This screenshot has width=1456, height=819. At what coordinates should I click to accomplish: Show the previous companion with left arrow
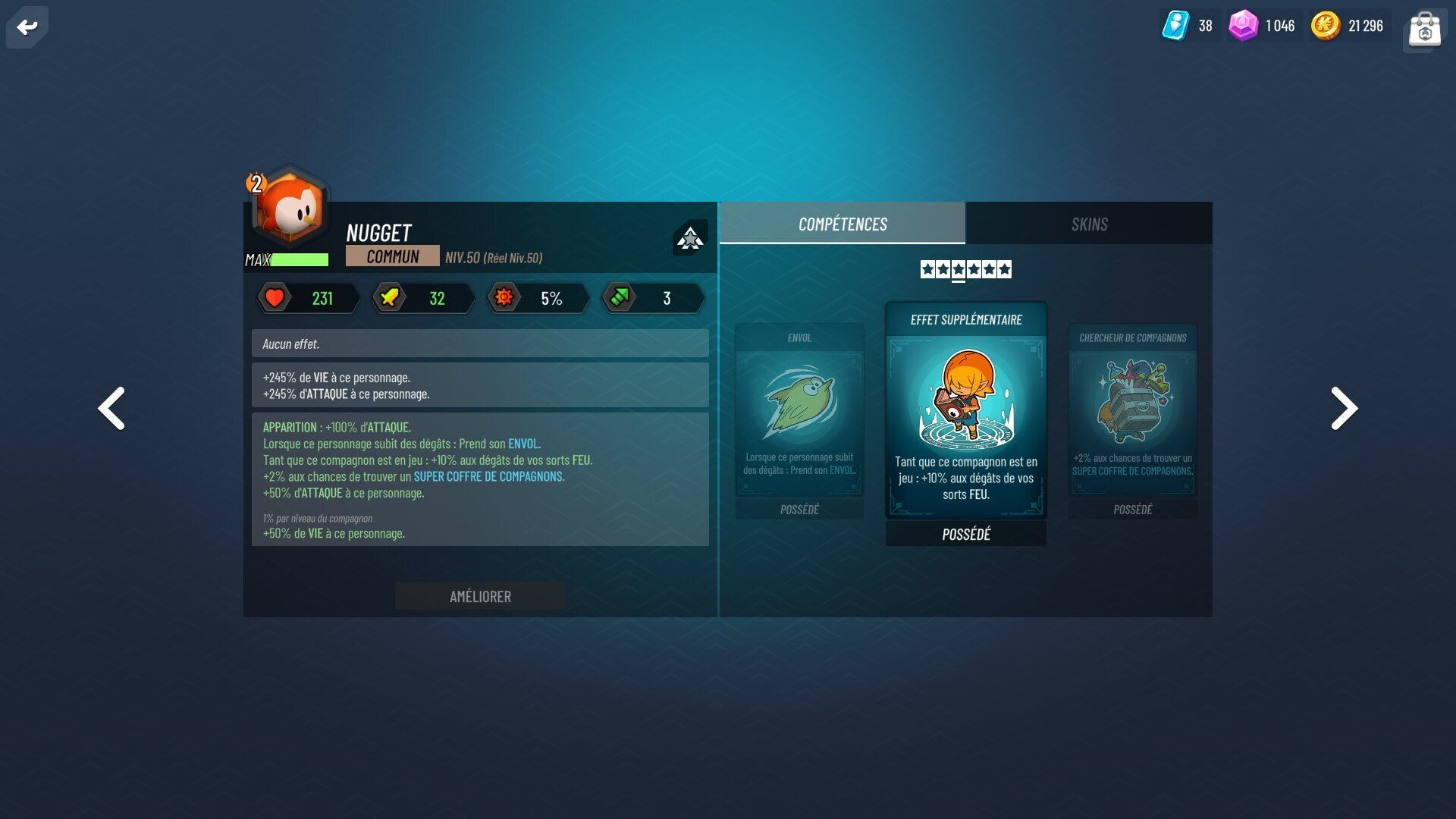tap(111, 409)
